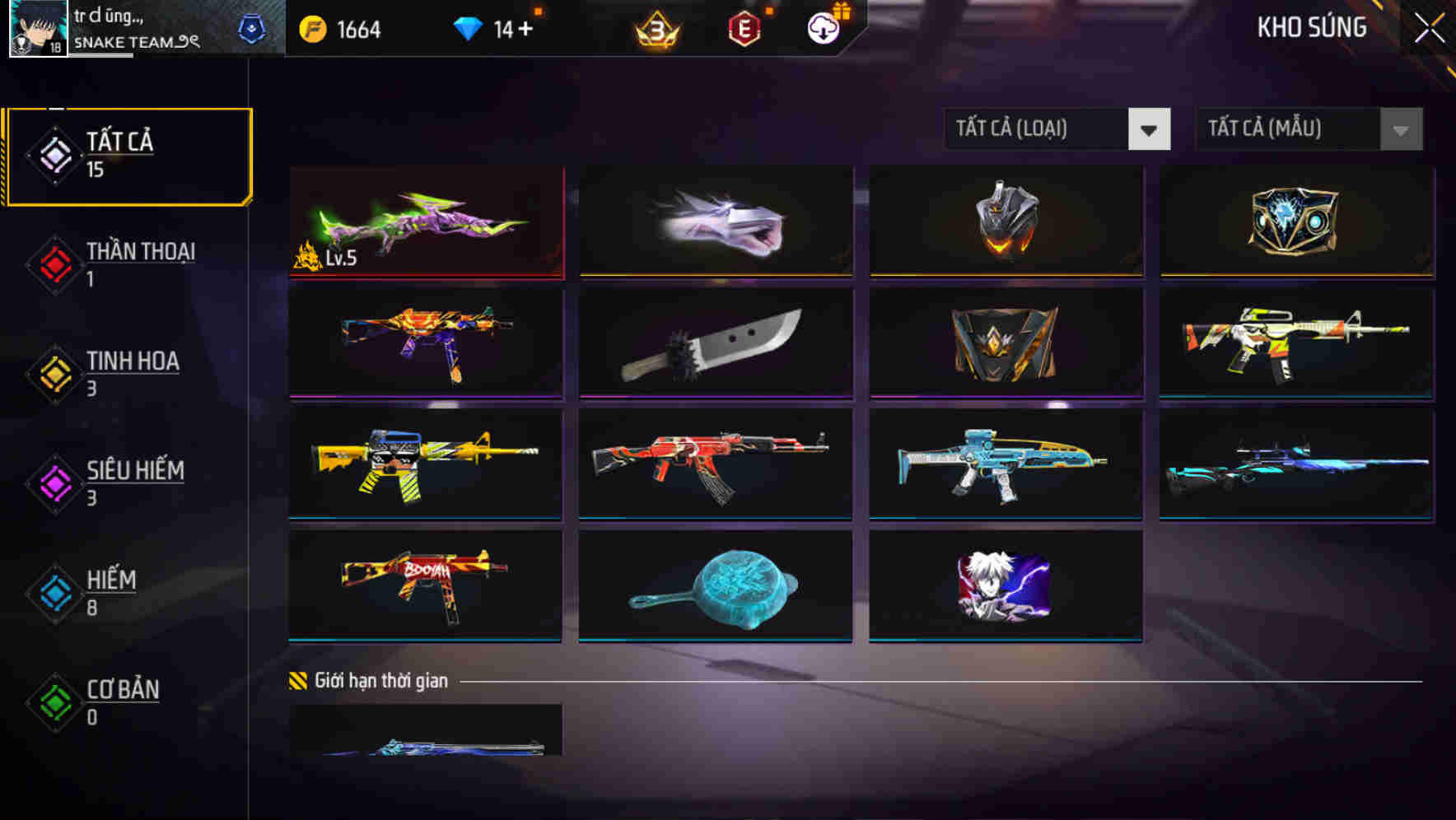Viewport: 1456px width, 820px height.
Task: Click the red E event badge
Action: click(744, 27)
